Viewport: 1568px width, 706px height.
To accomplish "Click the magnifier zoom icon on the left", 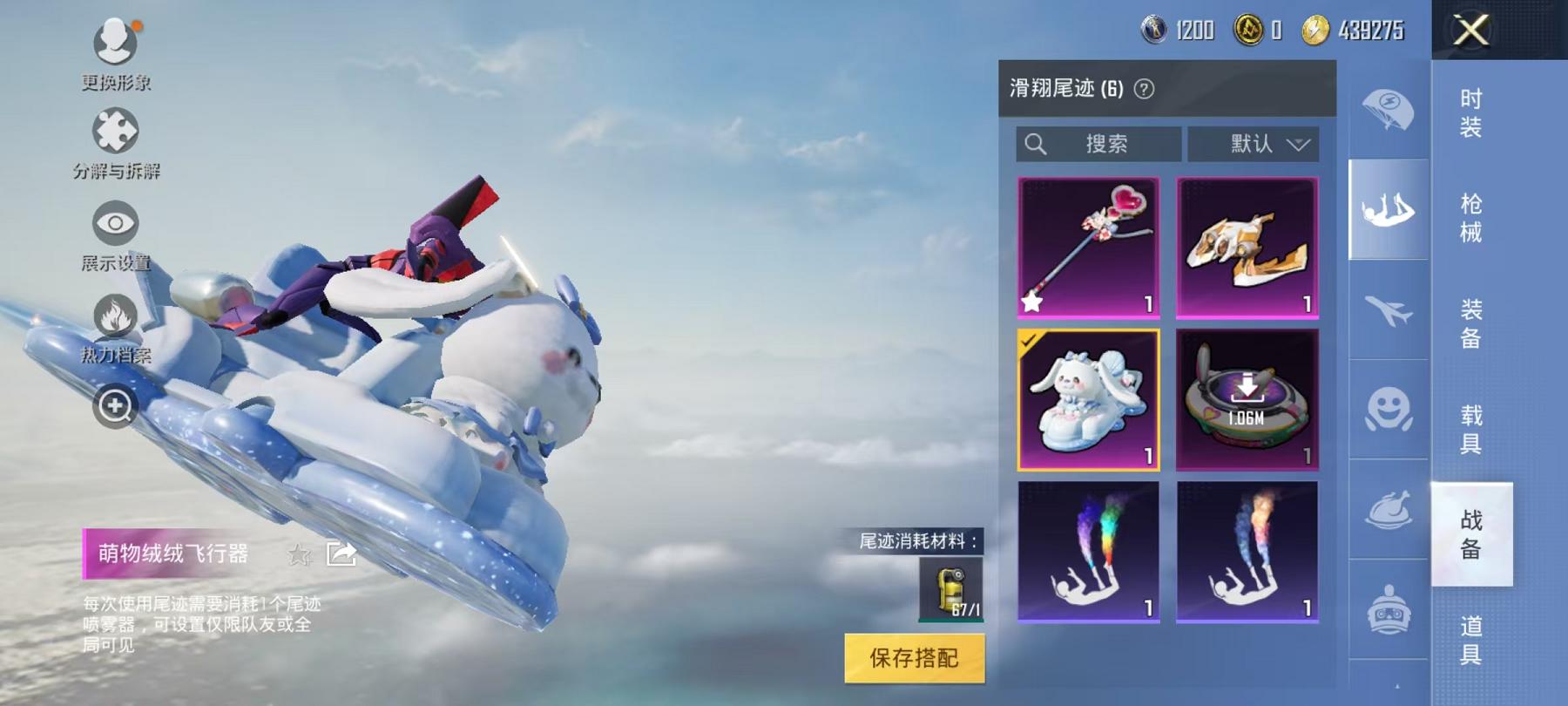I will coord(116,405).
